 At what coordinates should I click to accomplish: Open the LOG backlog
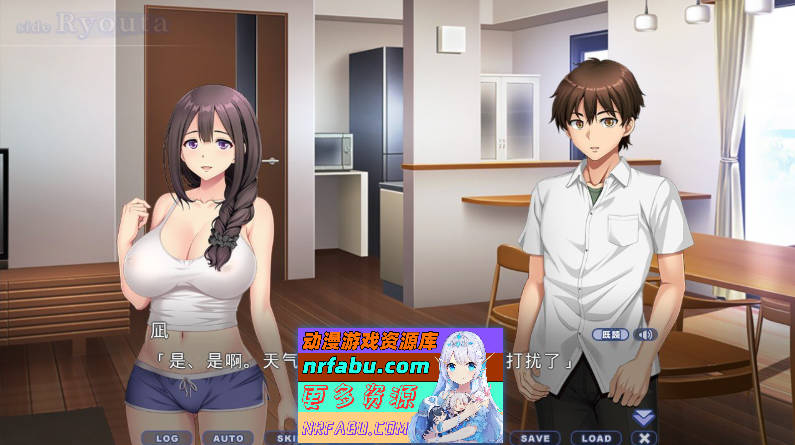pyautogui.click(x=166, y=437)
